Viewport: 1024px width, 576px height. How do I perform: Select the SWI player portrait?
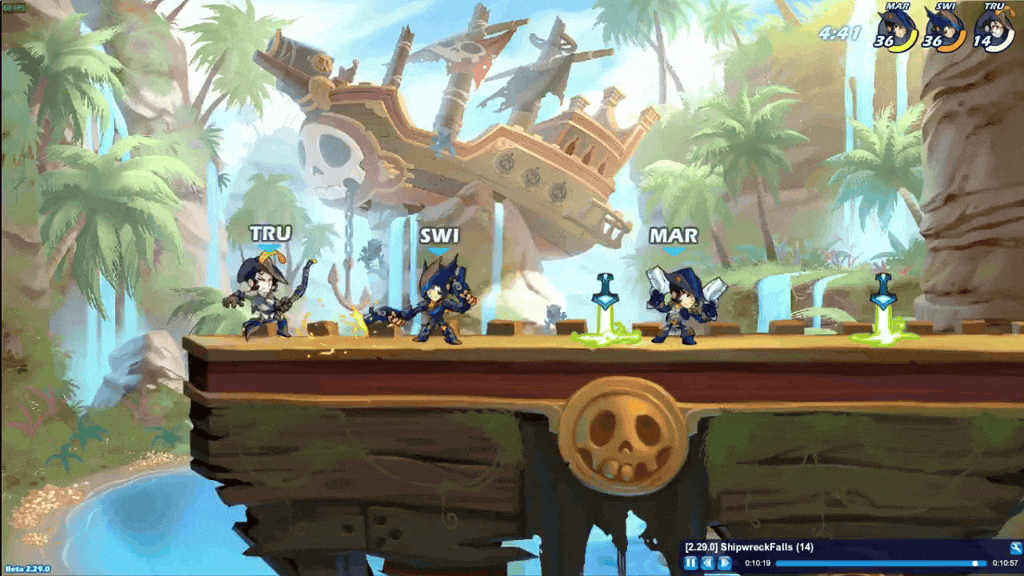click(x=945, y=28)
